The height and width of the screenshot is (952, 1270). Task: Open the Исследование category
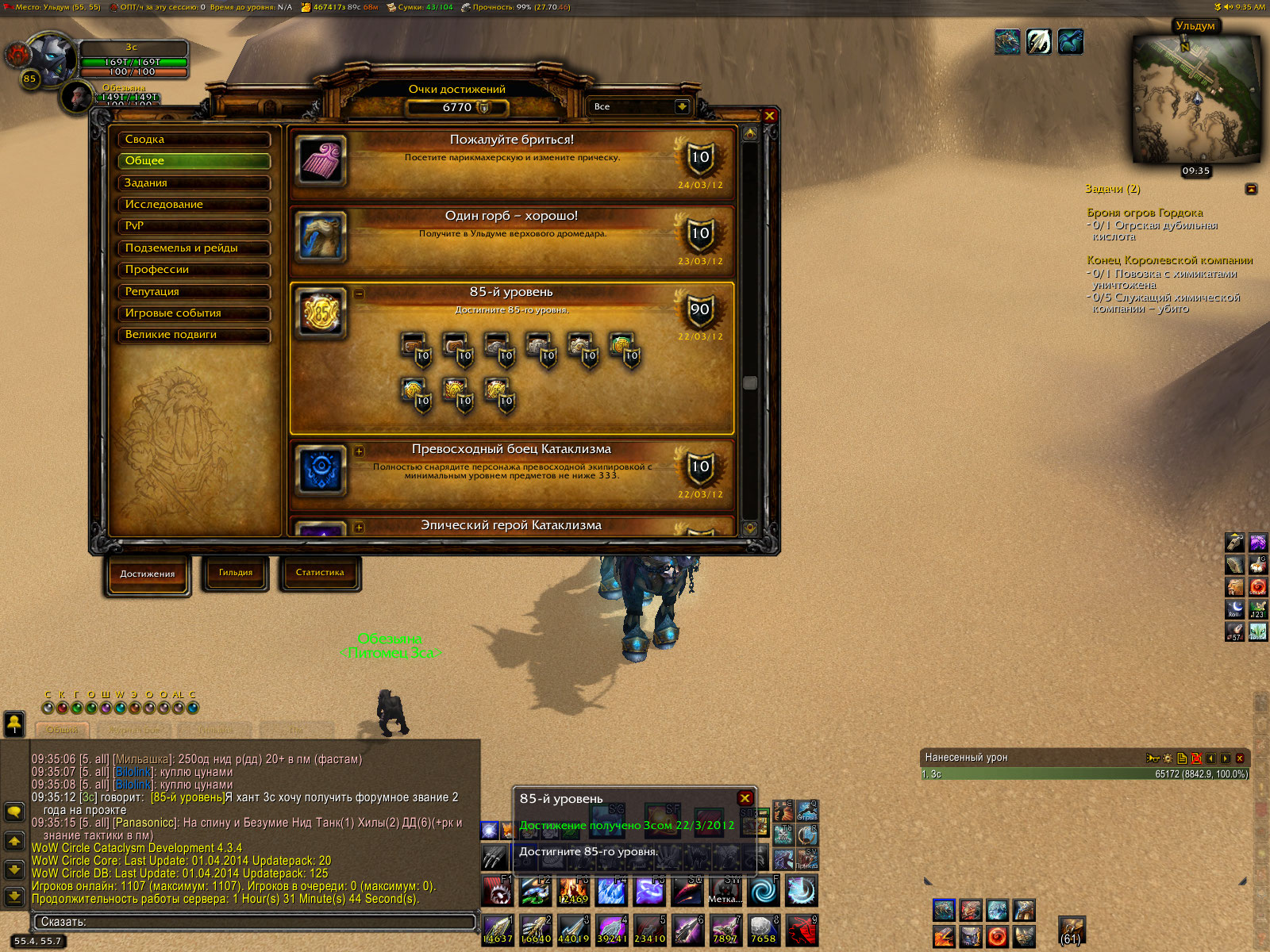(x=194, y=205)
